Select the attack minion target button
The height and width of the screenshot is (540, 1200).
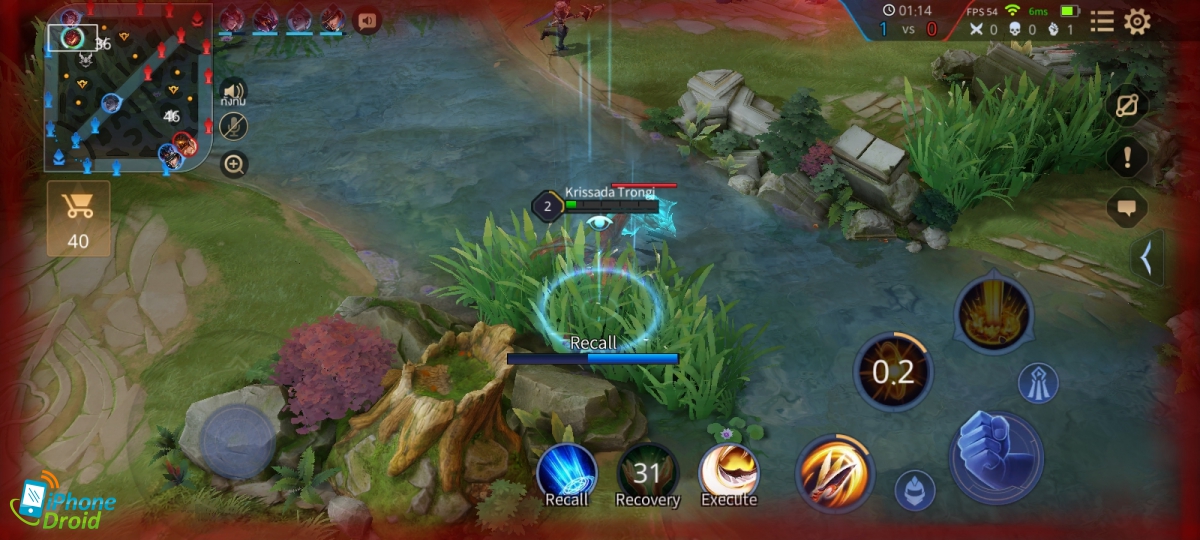click(914, 490)
